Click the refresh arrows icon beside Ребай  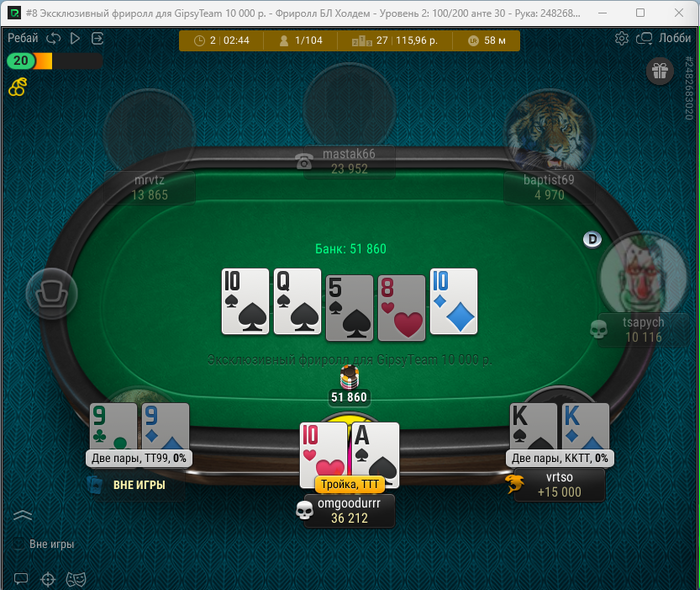[x=54, y=39]
